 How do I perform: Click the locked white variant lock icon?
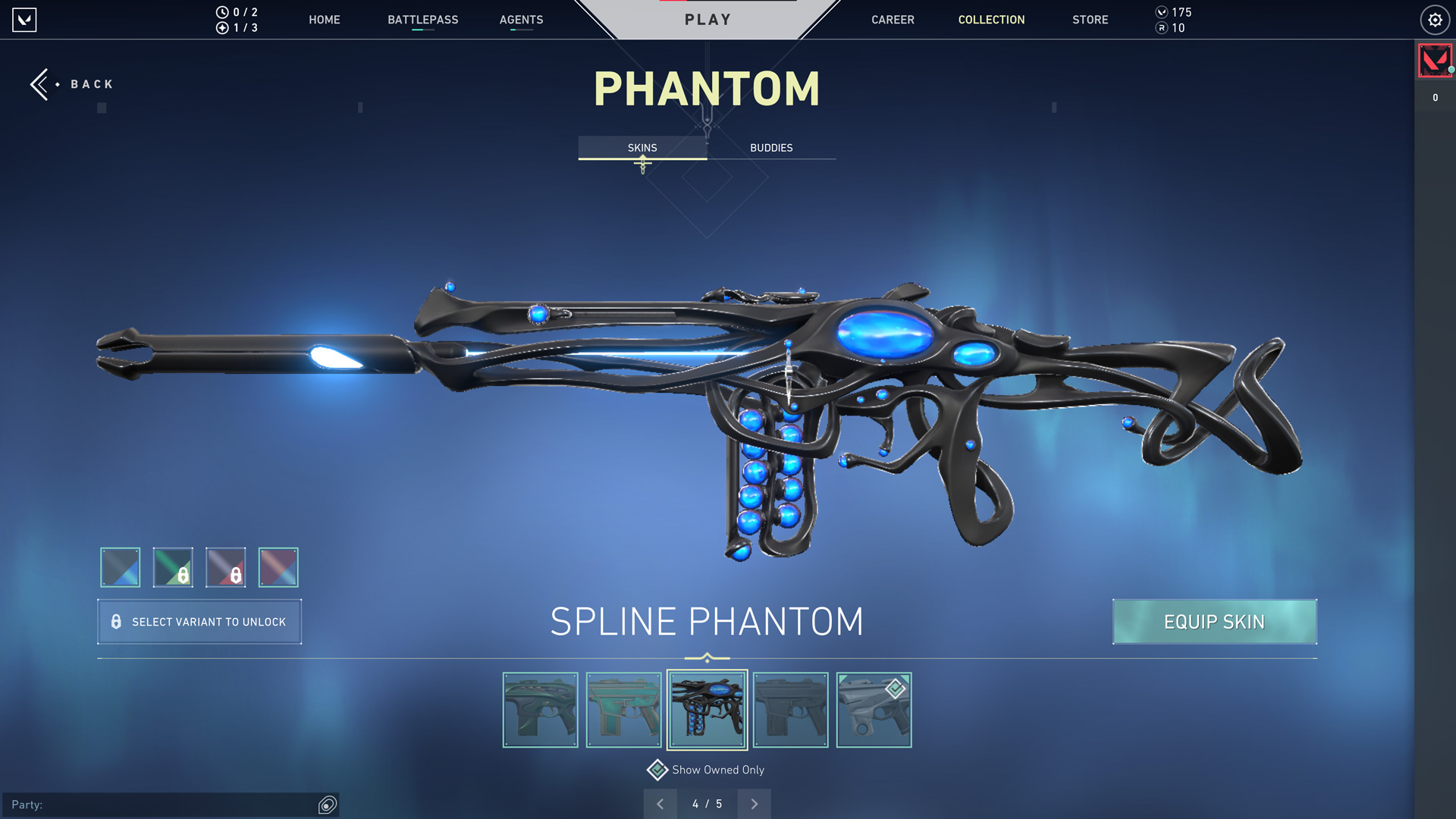click(234, 576)
